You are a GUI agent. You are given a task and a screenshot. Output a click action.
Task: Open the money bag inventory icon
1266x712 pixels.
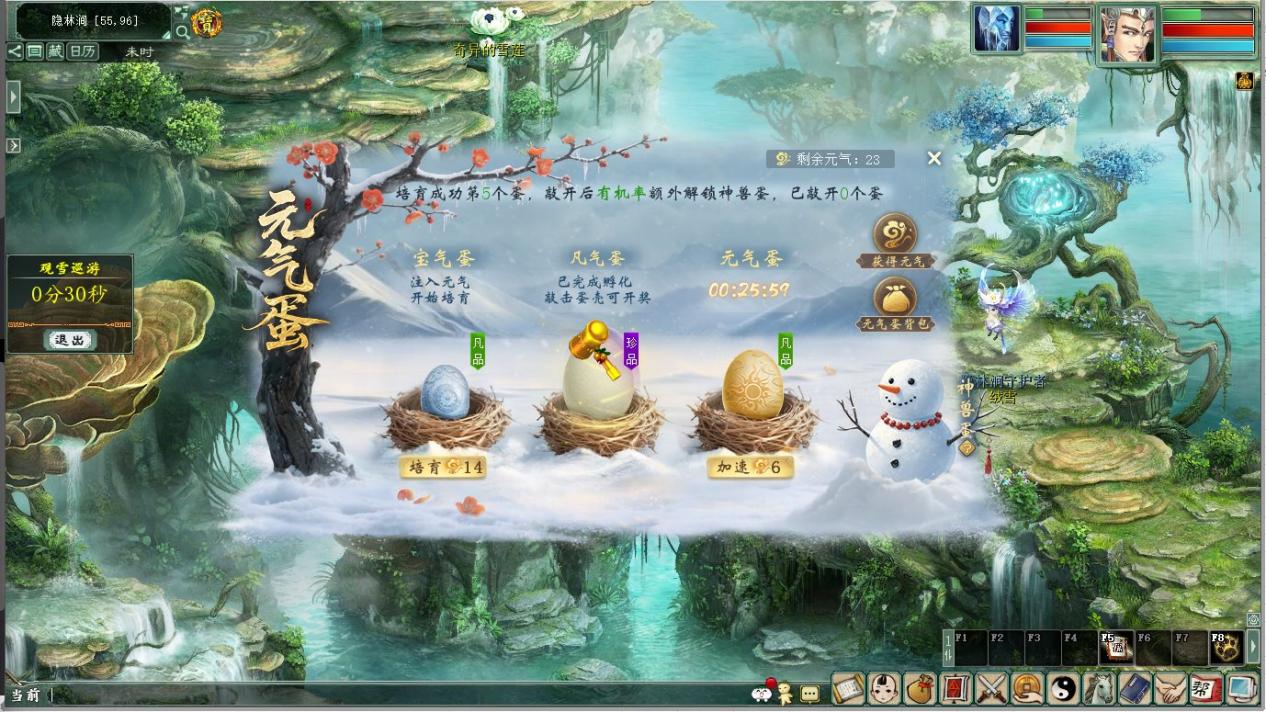click(920, 689)
